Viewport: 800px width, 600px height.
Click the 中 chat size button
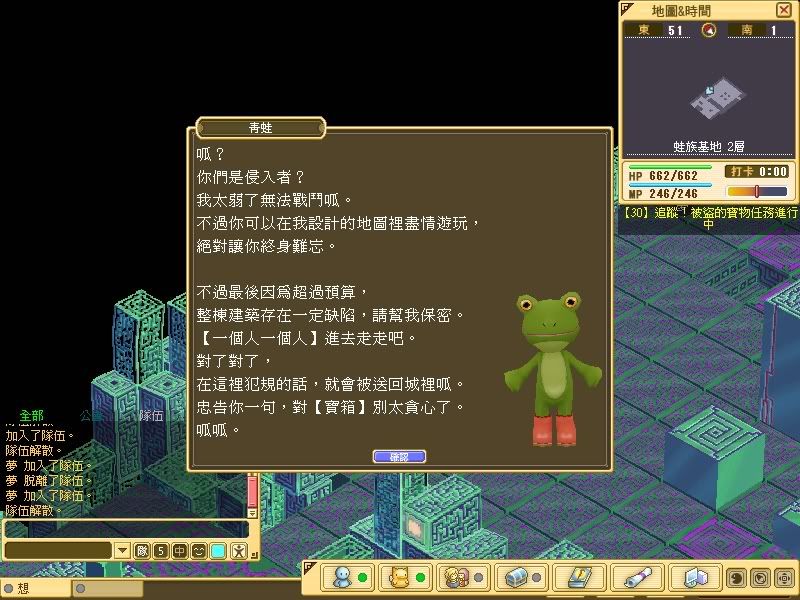180,551
